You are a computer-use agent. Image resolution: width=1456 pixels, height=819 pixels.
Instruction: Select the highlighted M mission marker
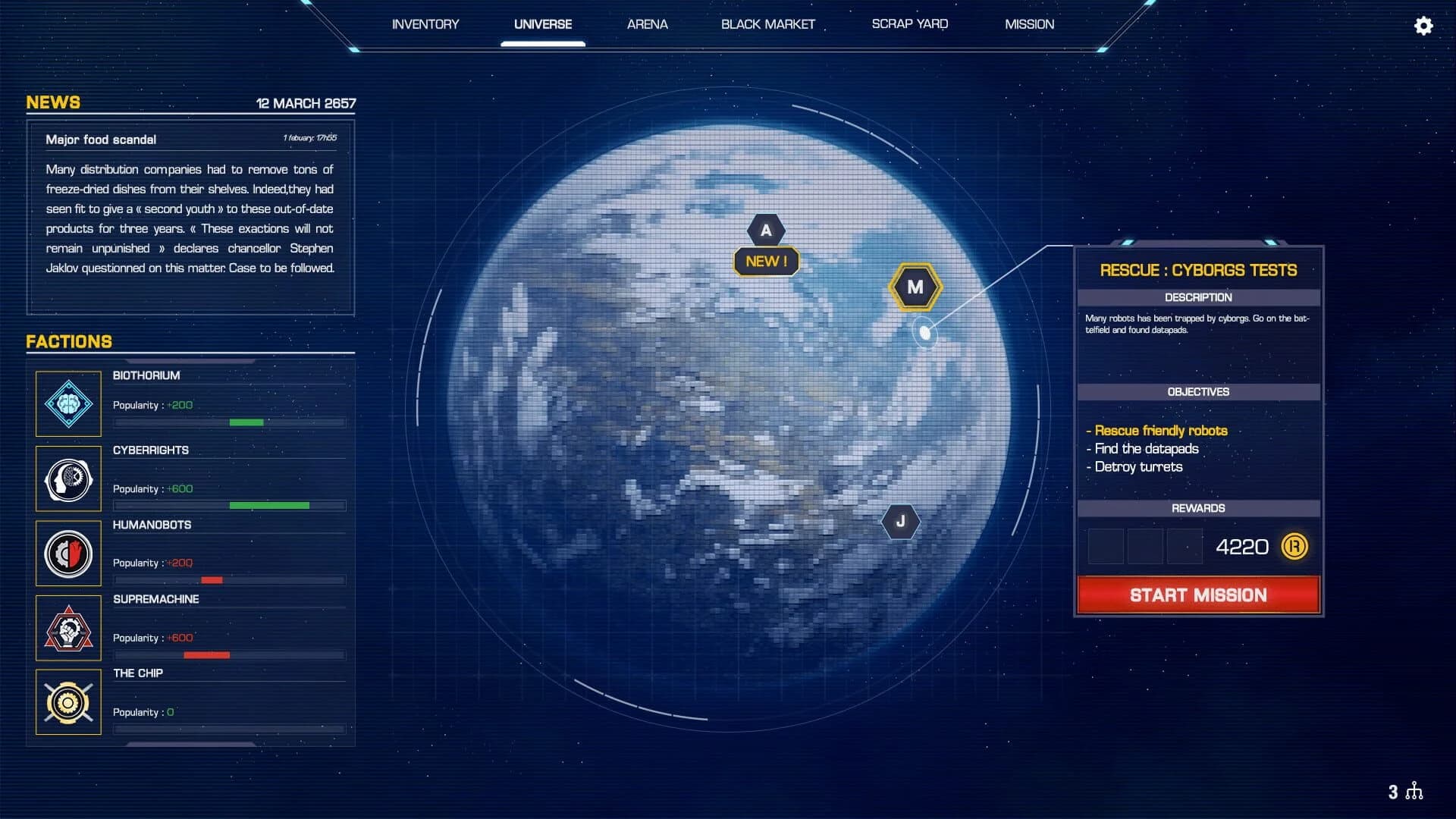pyautogui.click(x=915, y=287)
